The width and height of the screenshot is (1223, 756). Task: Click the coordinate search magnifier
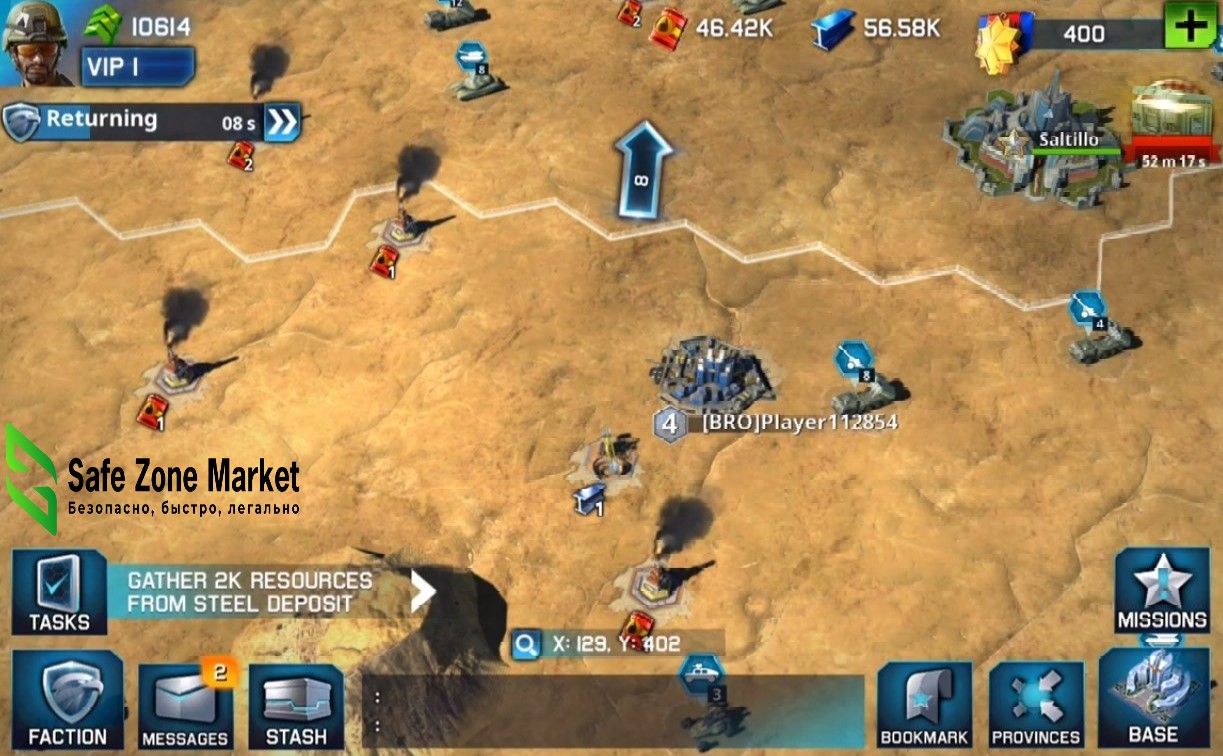[526, 644]
